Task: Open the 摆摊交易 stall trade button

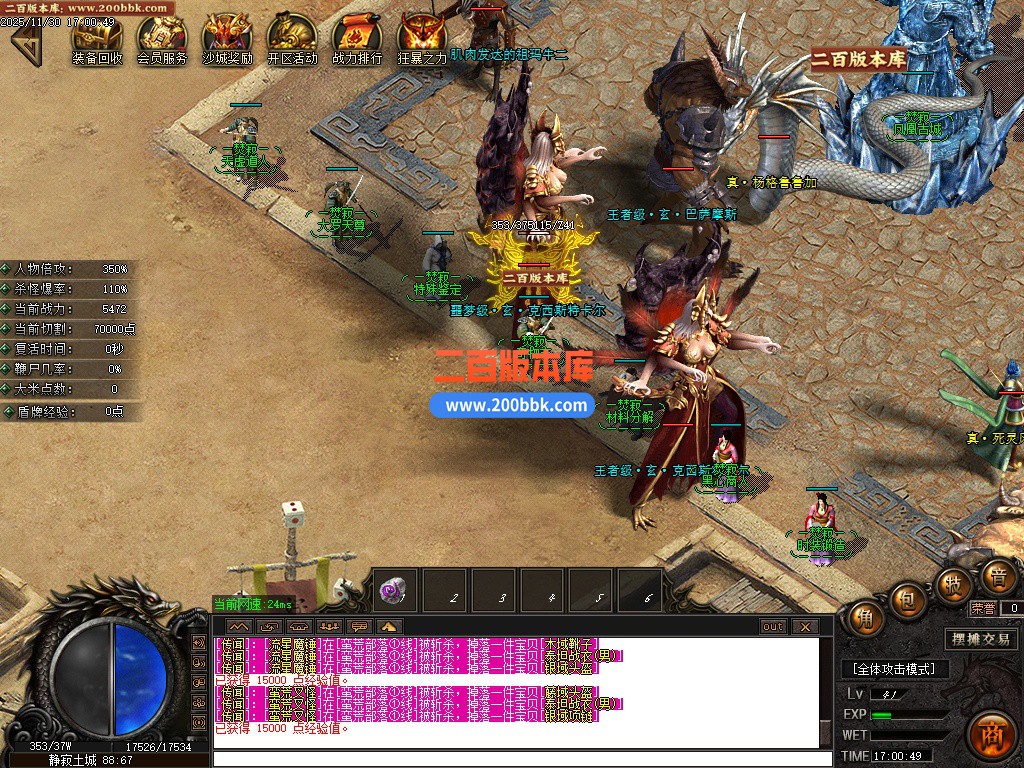Action: coord(980,639)
